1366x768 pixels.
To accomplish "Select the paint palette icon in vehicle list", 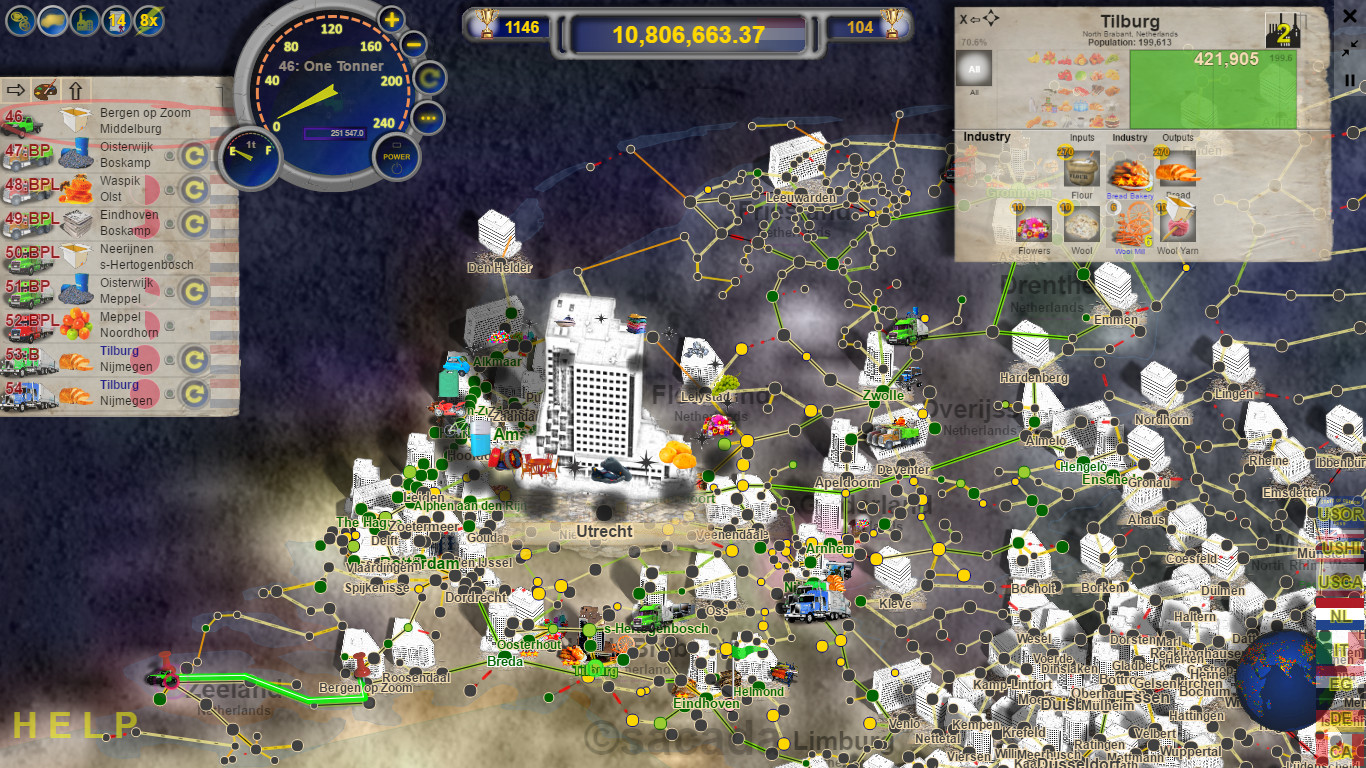I will click(45, 91).
